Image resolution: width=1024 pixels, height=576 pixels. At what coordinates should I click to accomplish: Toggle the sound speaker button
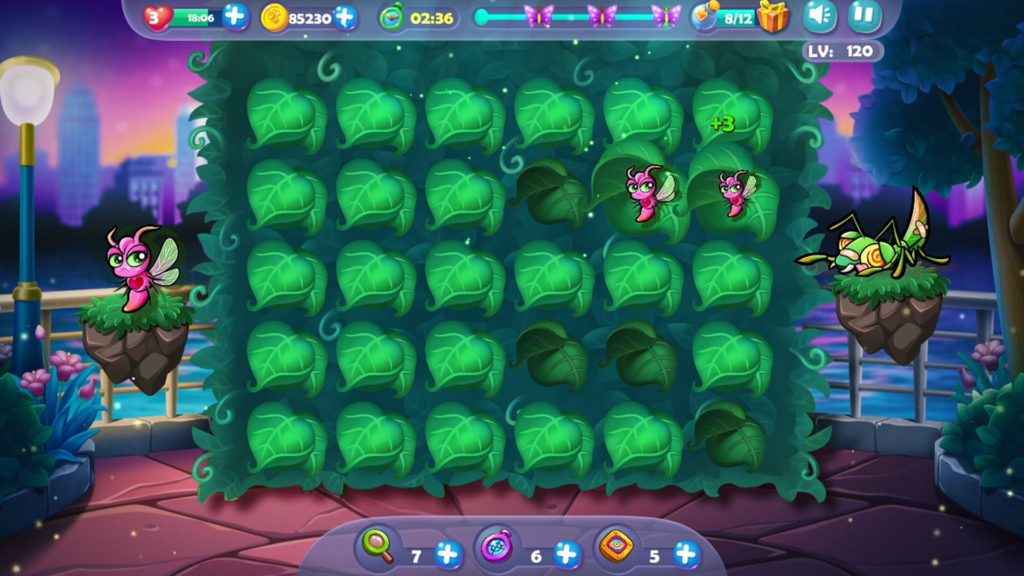tap(820, 16)
